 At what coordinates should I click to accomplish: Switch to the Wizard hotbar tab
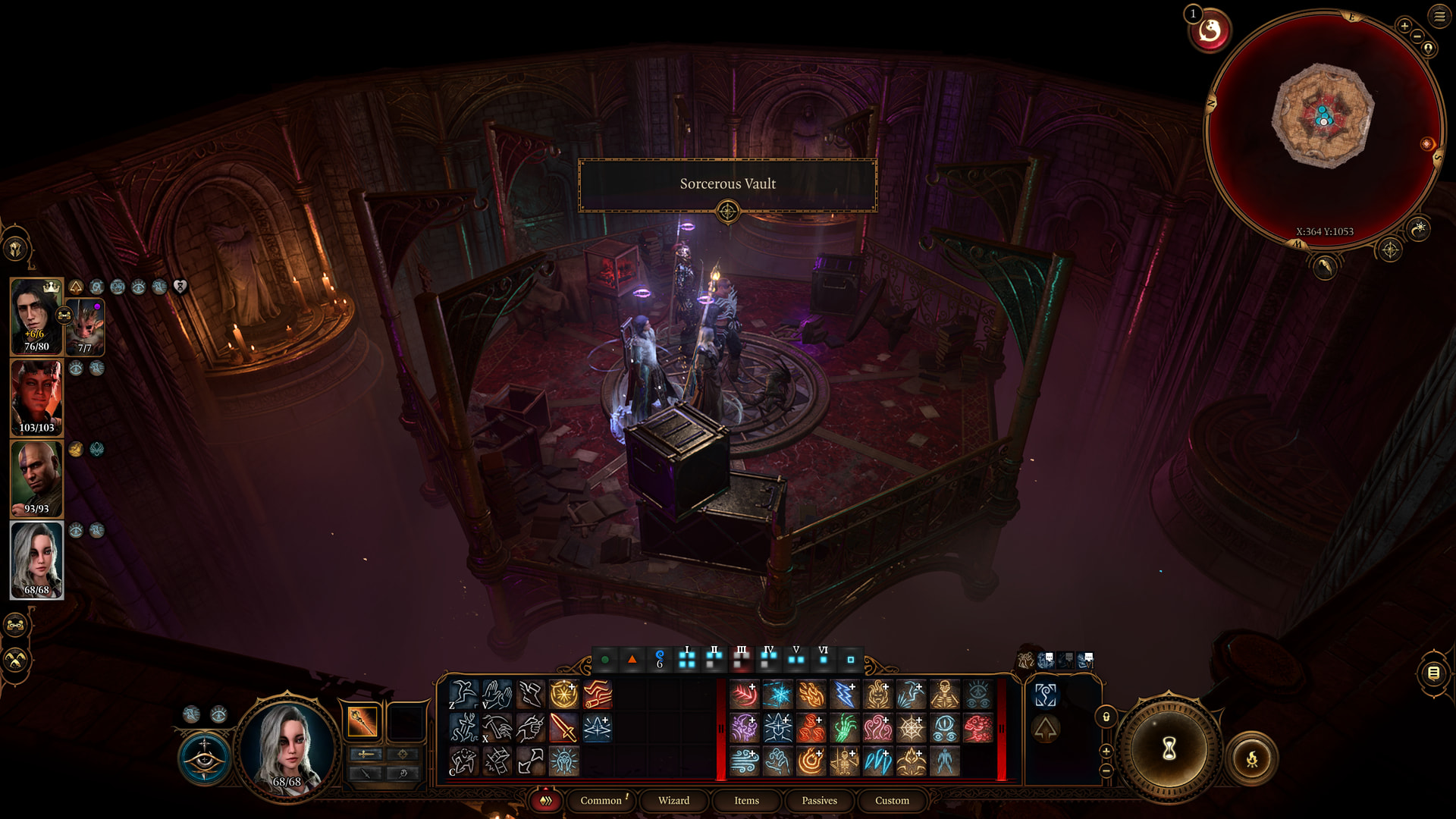coord(673,800)
